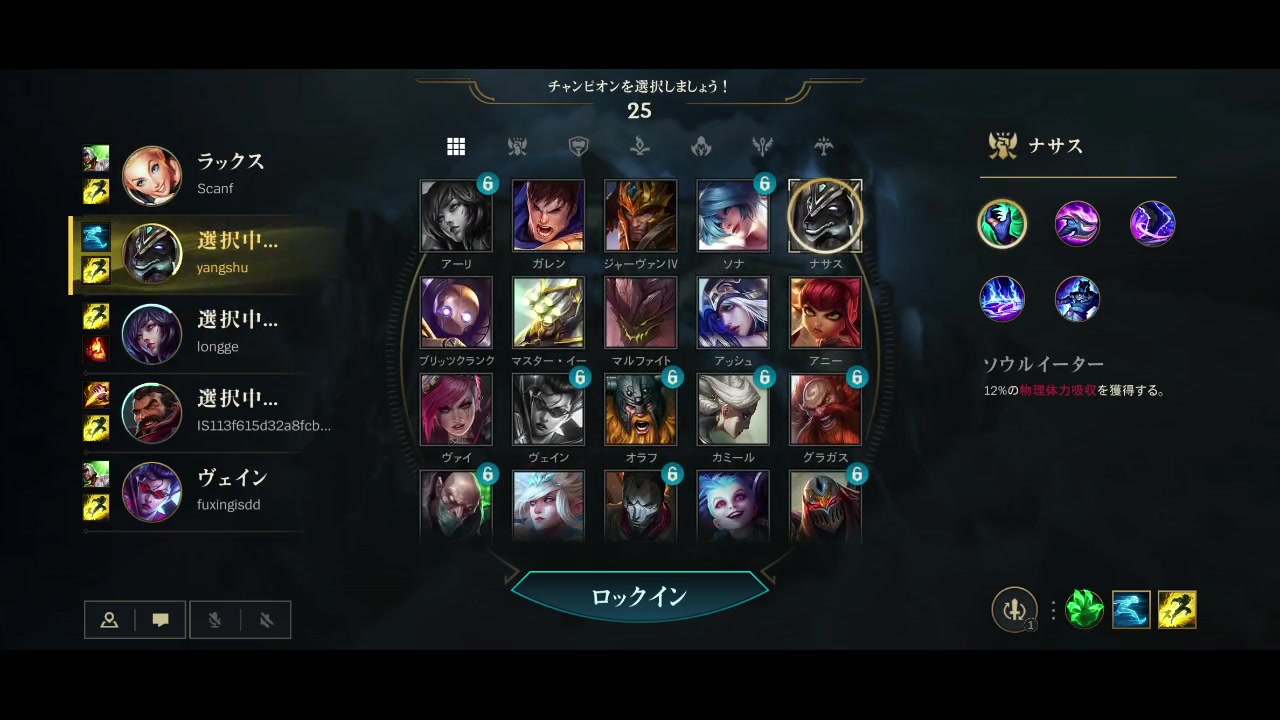Mute your microphone with the mic toggle
Viewport: 1280px width, 720px height.
(x=216, y=620)
